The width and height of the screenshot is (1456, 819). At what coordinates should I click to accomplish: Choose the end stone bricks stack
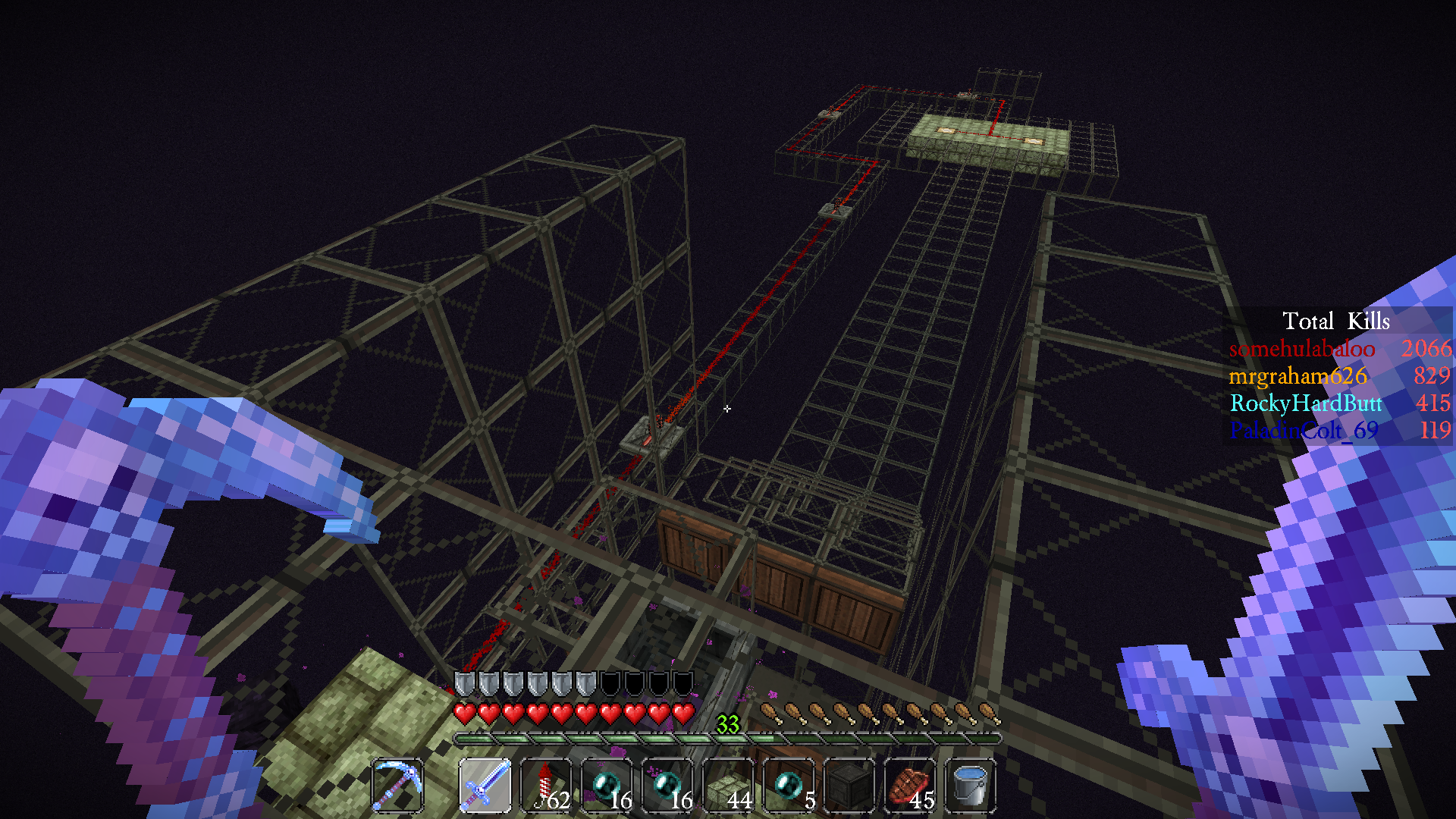pyautogui.click(x=728, y=785)
